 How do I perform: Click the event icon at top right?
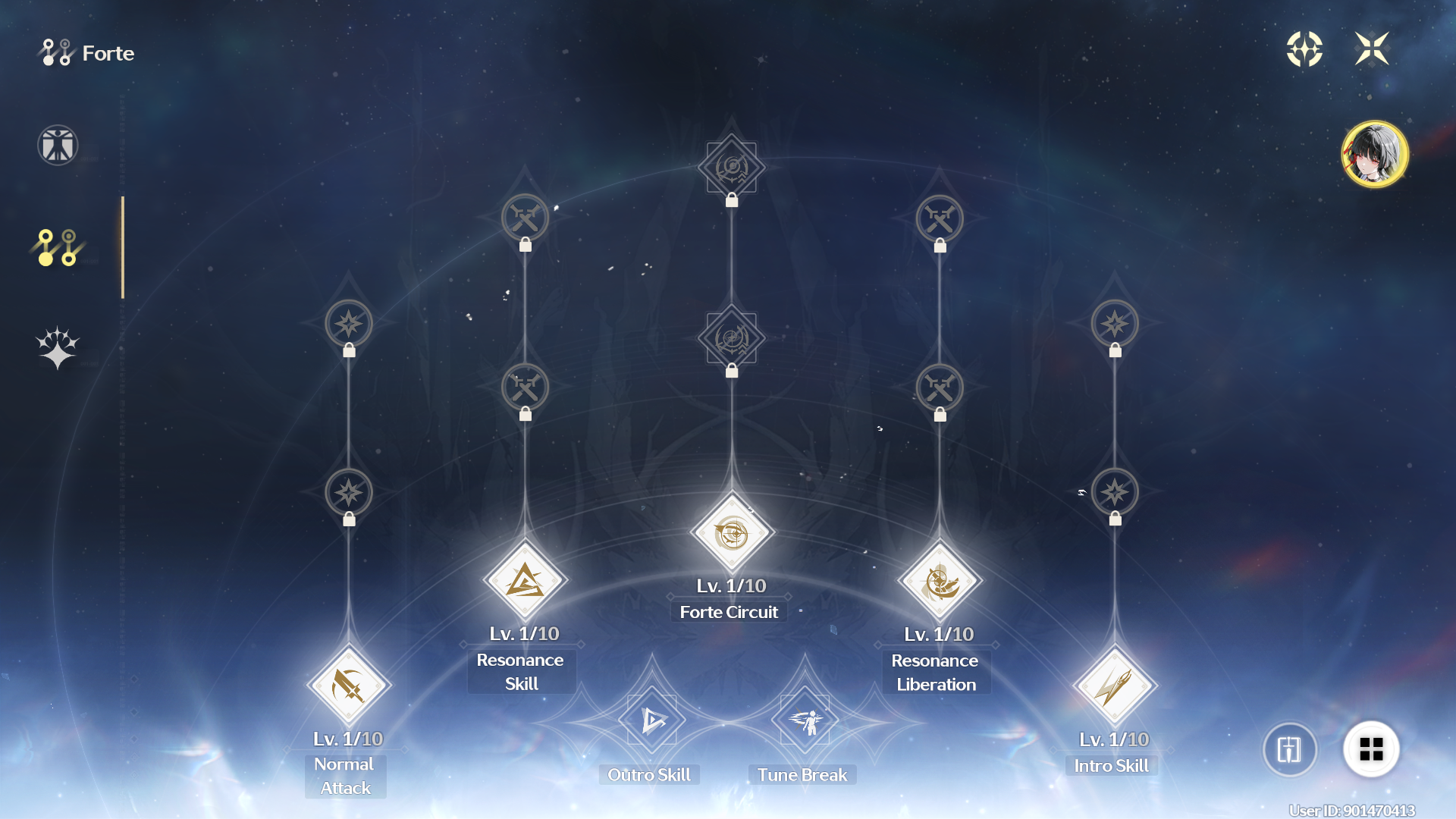(1305, 49)
